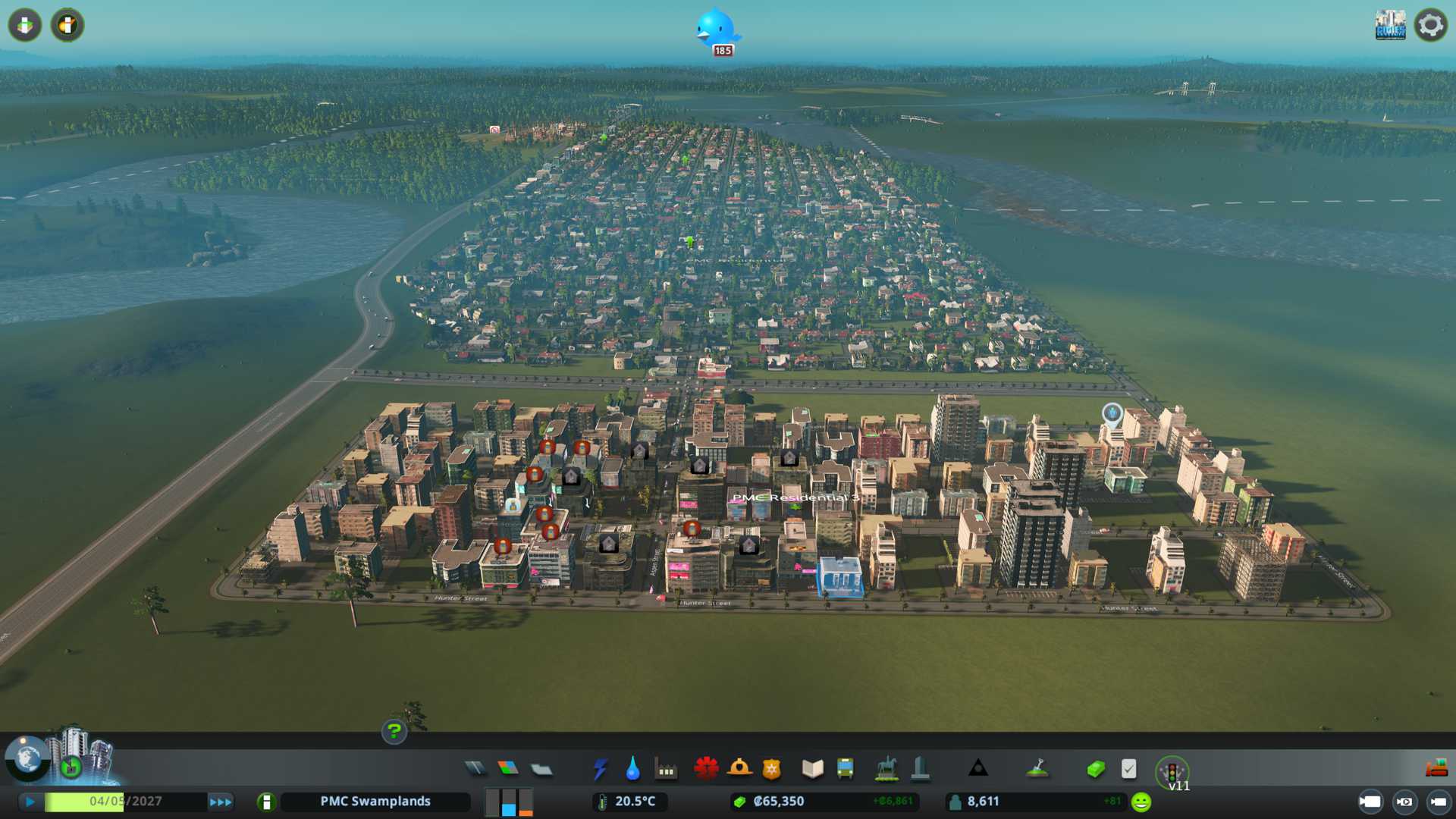Open the Policies checkmark panel
Viewport: 1456px width, 819px height.
click(x=1128, y=769)
